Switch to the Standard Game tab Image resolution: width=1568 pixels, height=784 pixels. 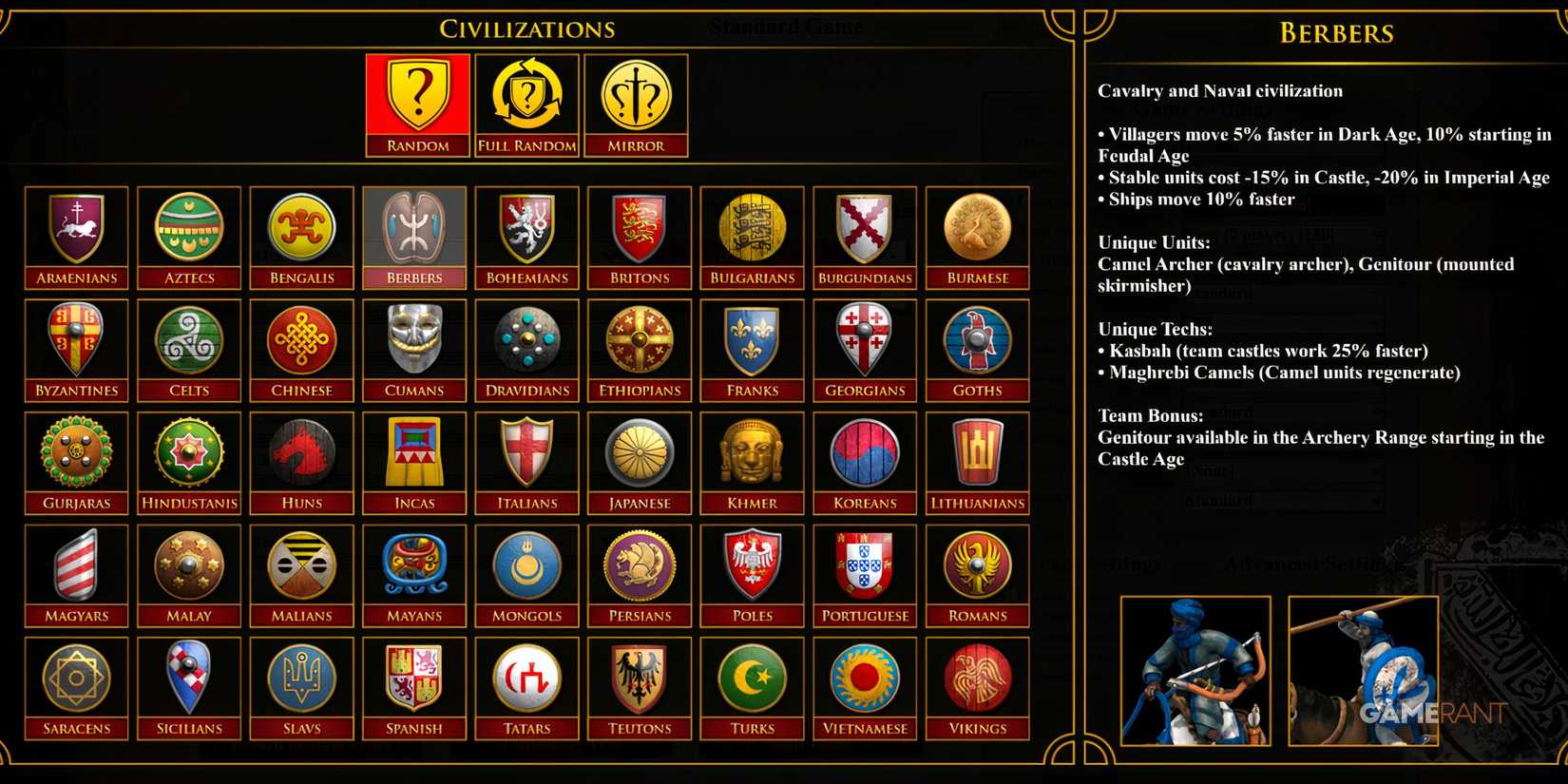point(785,27)
